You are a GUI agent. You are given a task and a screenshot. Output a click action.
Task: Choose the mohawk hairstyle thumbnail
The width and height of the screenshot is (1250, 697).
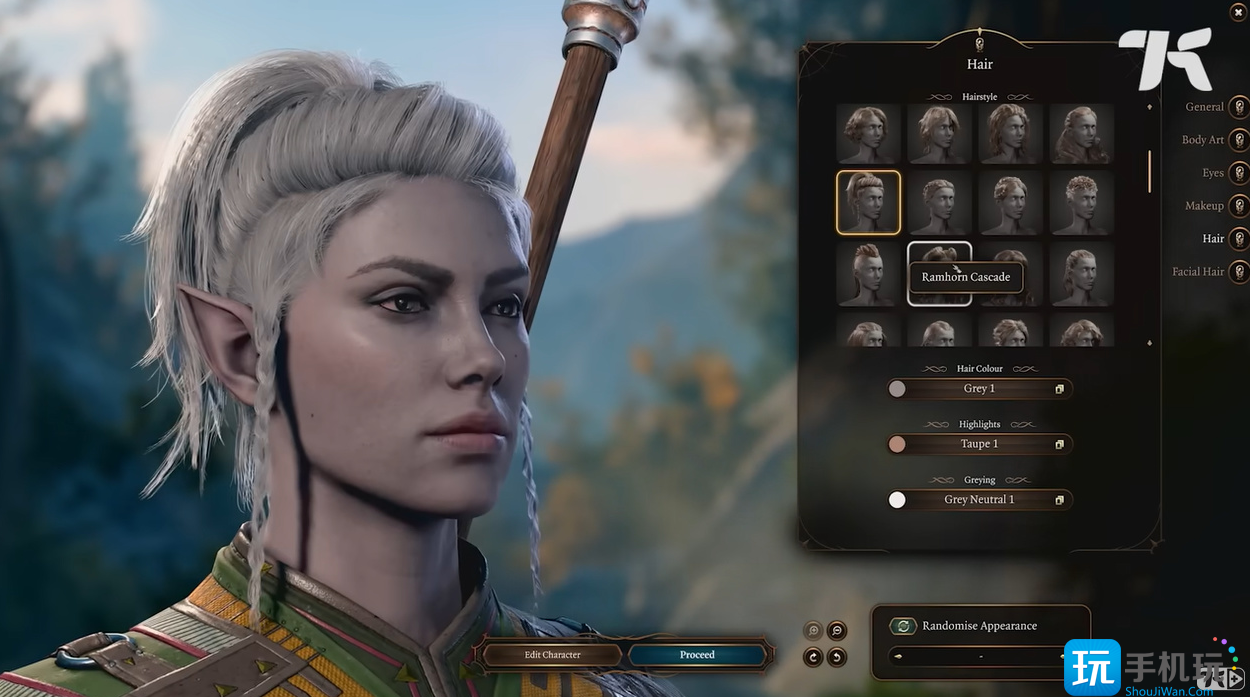868,273
